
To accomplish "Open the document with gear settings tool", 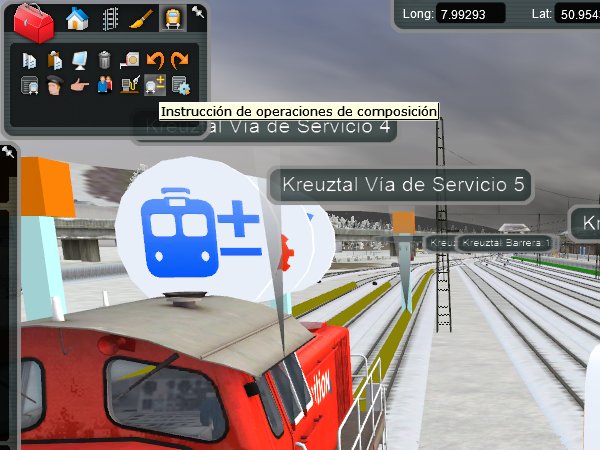I will pos(180,85).
